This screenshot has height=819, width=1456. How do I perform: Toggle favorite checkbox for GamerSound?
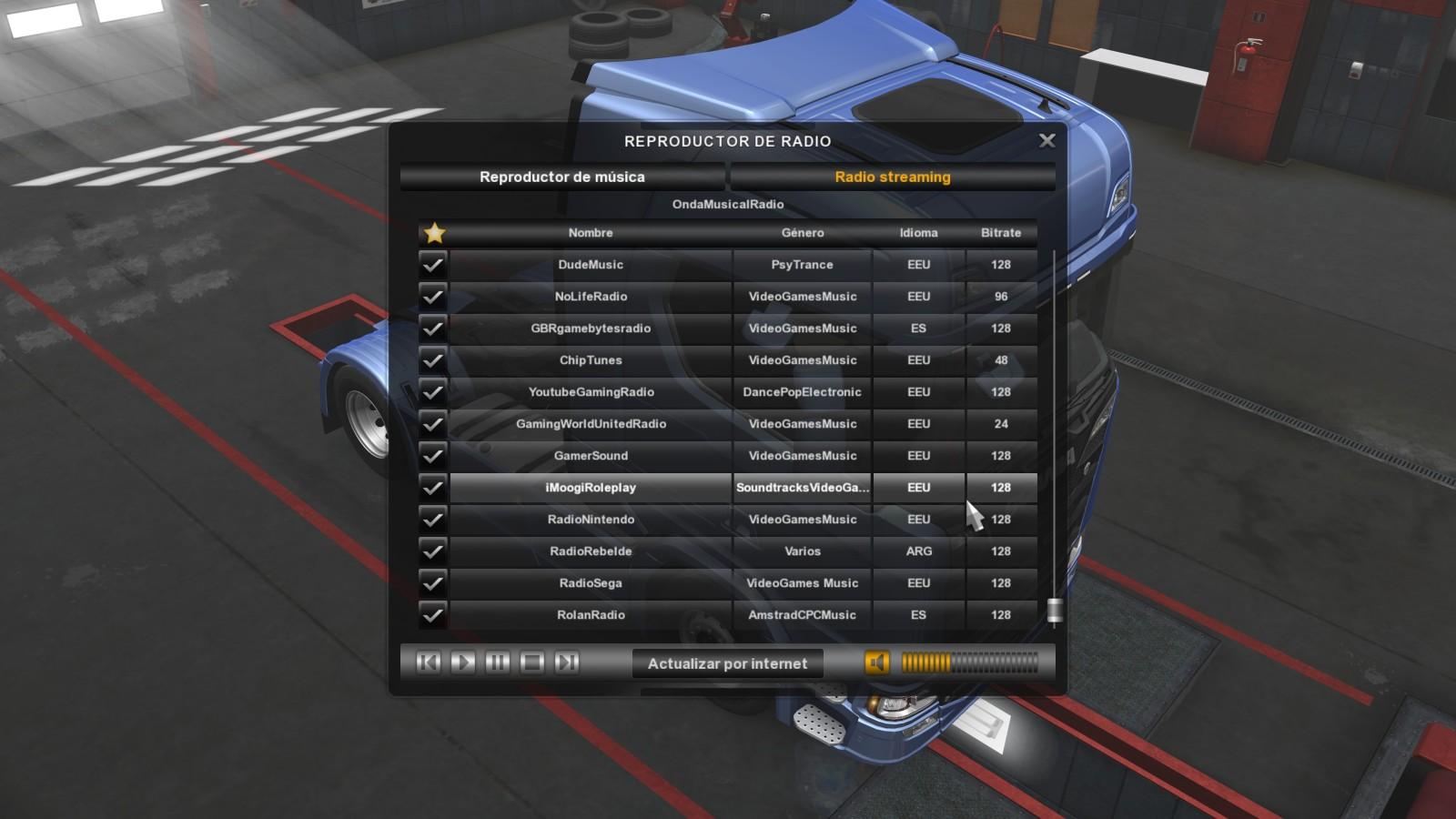click(433, 456)
